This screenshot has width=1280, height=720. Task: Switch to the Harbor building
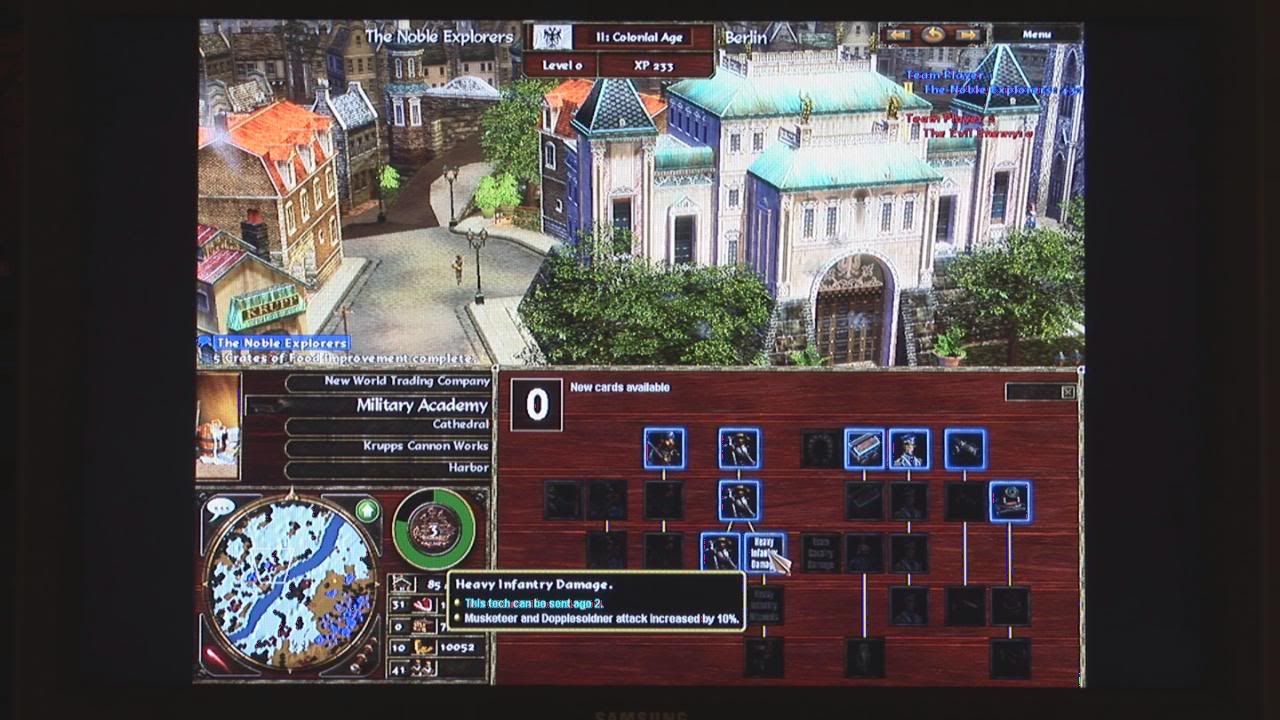390,467
